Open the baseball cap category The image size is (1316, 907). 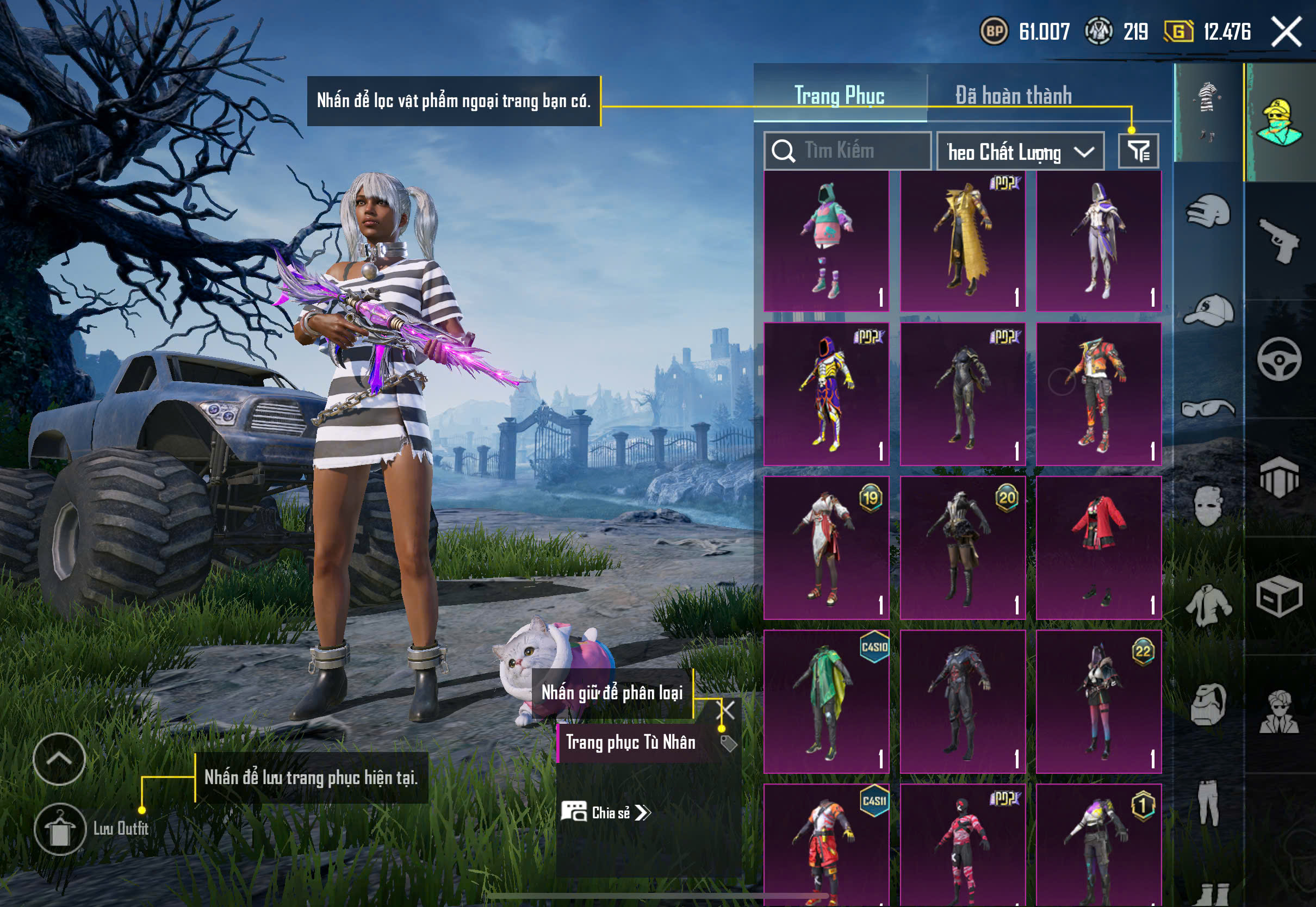point(1208,310)
